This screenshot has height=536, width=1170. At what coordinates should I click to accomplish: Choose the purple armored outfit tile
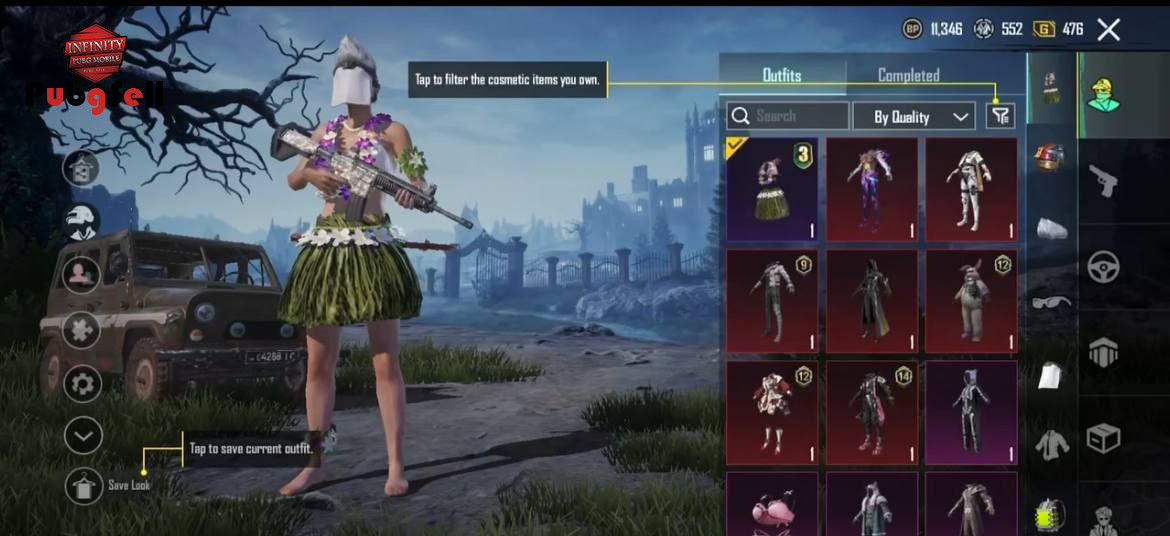871,190
